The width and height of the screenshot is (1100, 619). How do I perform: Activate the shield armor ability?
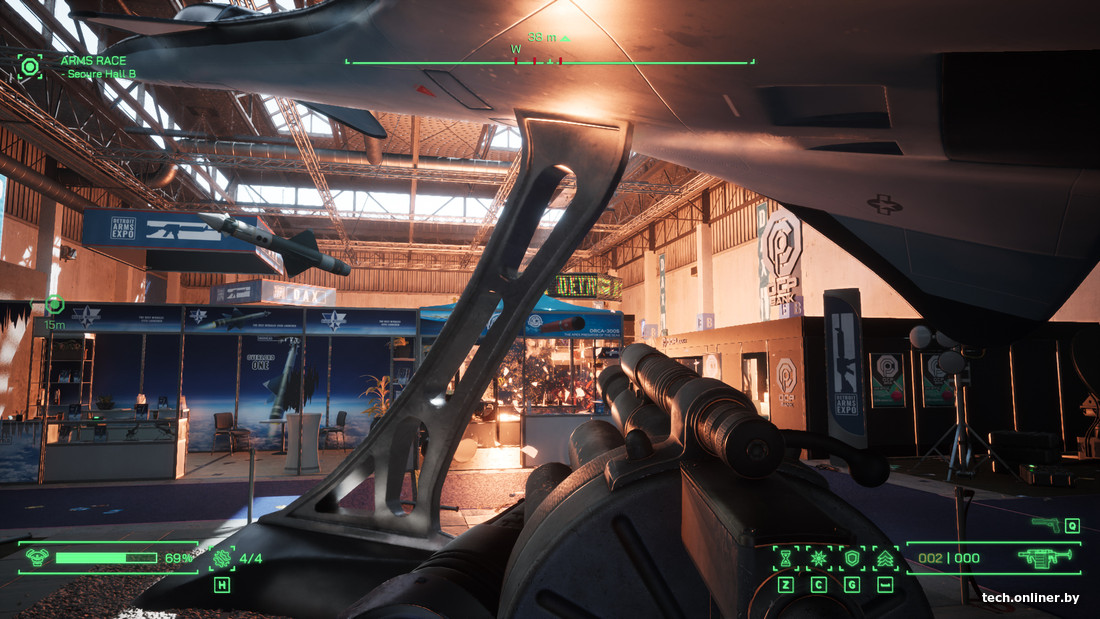pos(852,558)
